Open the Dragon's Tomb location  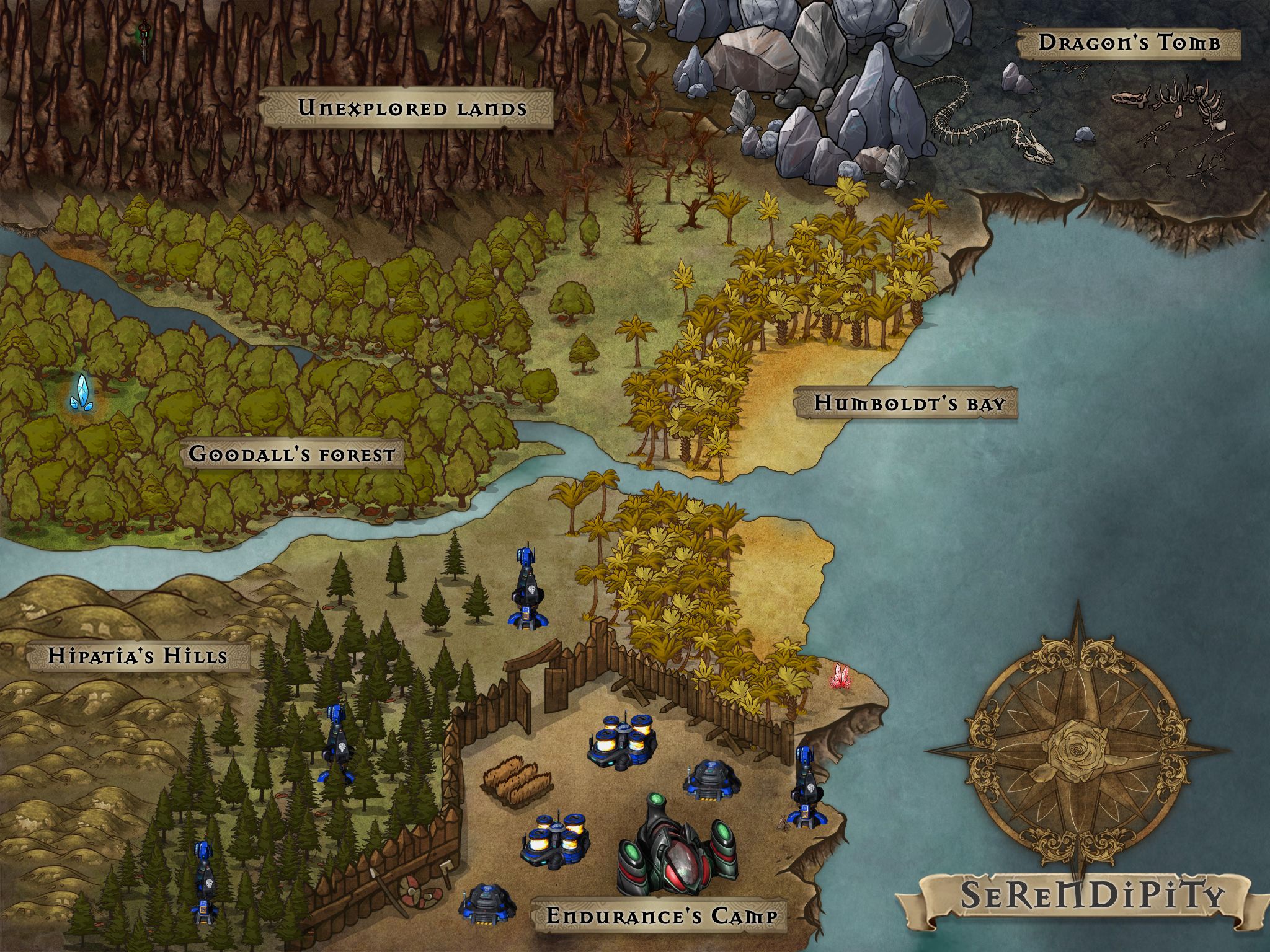1129,43
